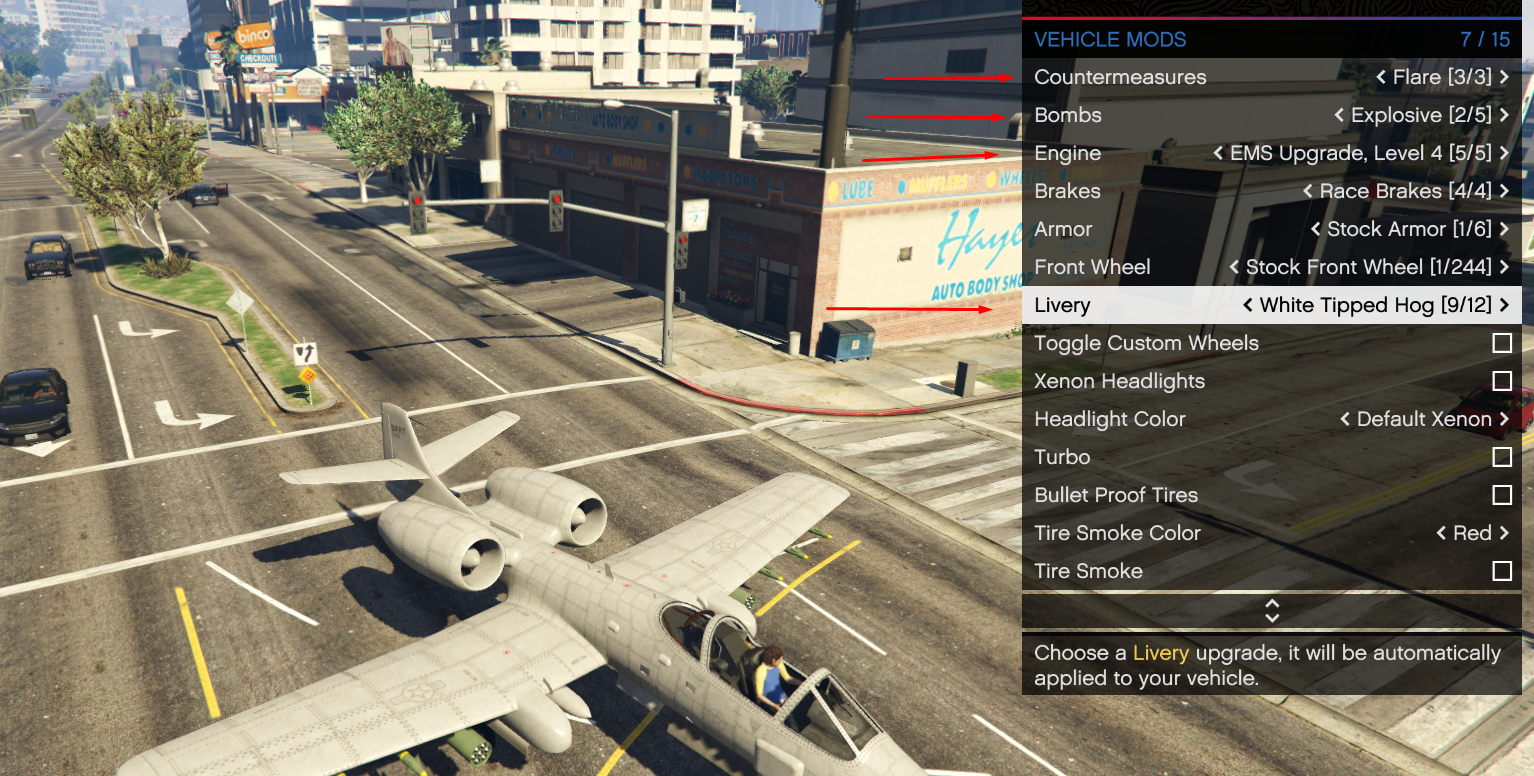Enable the Xenon Headlights checkbox

(x=1501, y=381)
